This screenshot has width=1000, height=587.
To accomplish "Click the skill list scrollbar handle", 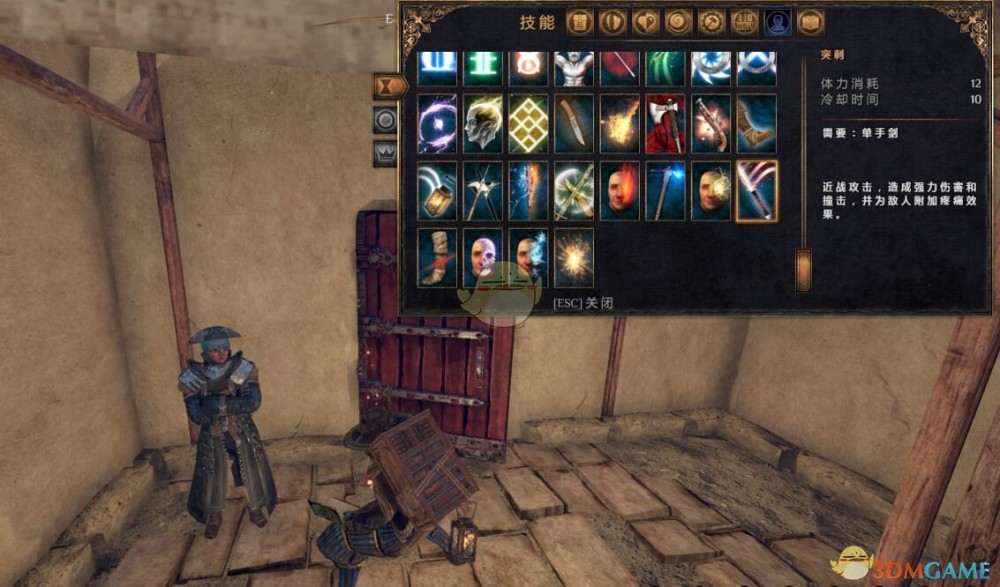I will click(803, 269).
